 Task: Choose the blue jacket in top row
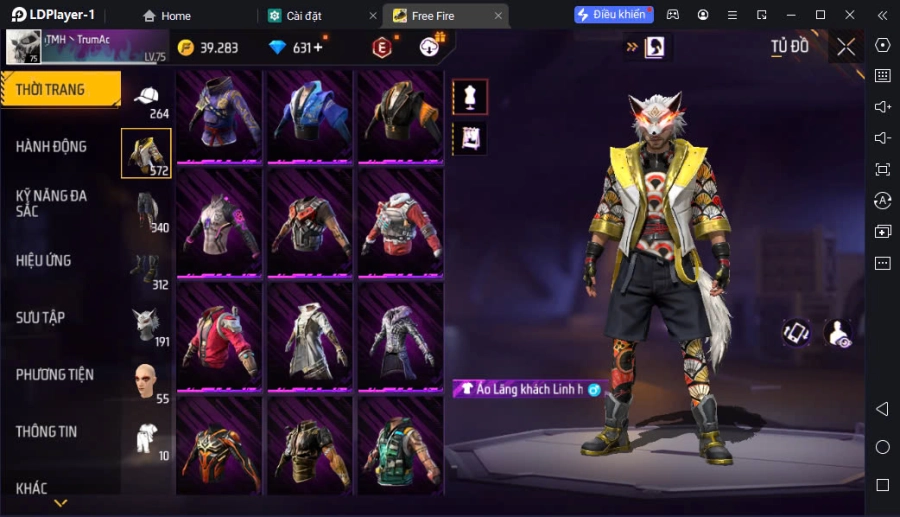point(309,114)
